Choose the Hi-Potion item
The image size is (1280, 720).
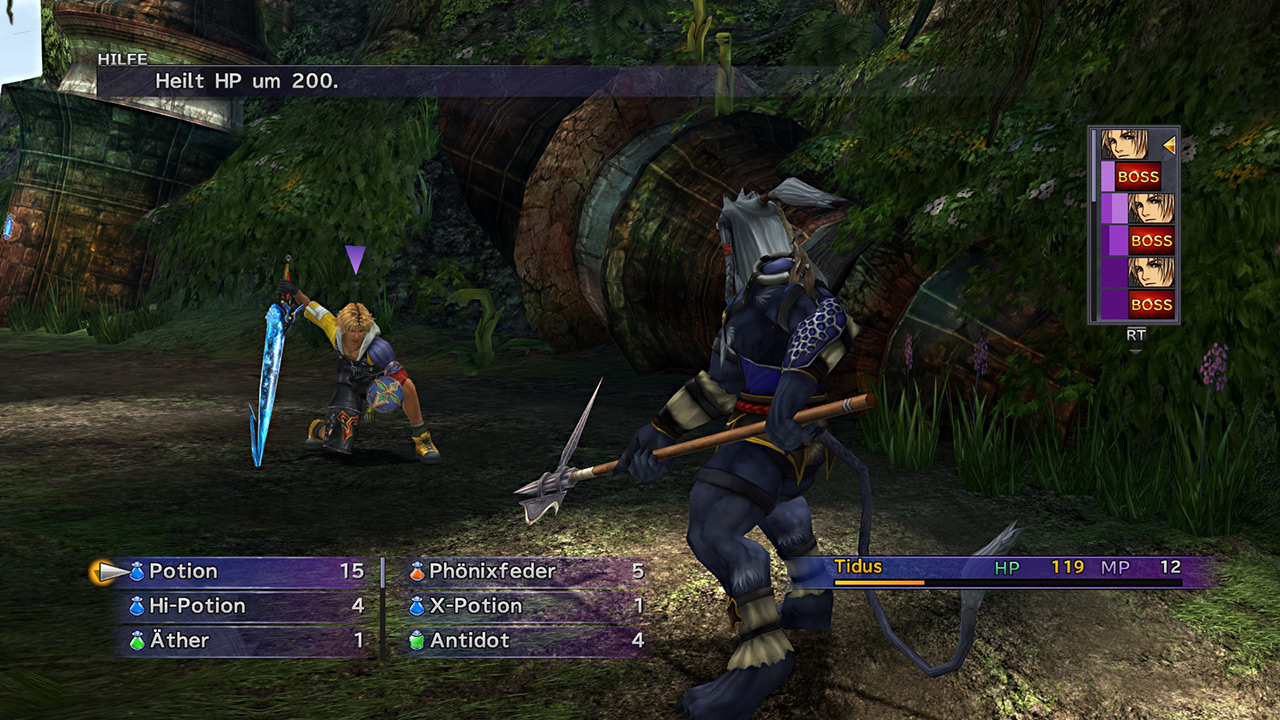point(197,606)
